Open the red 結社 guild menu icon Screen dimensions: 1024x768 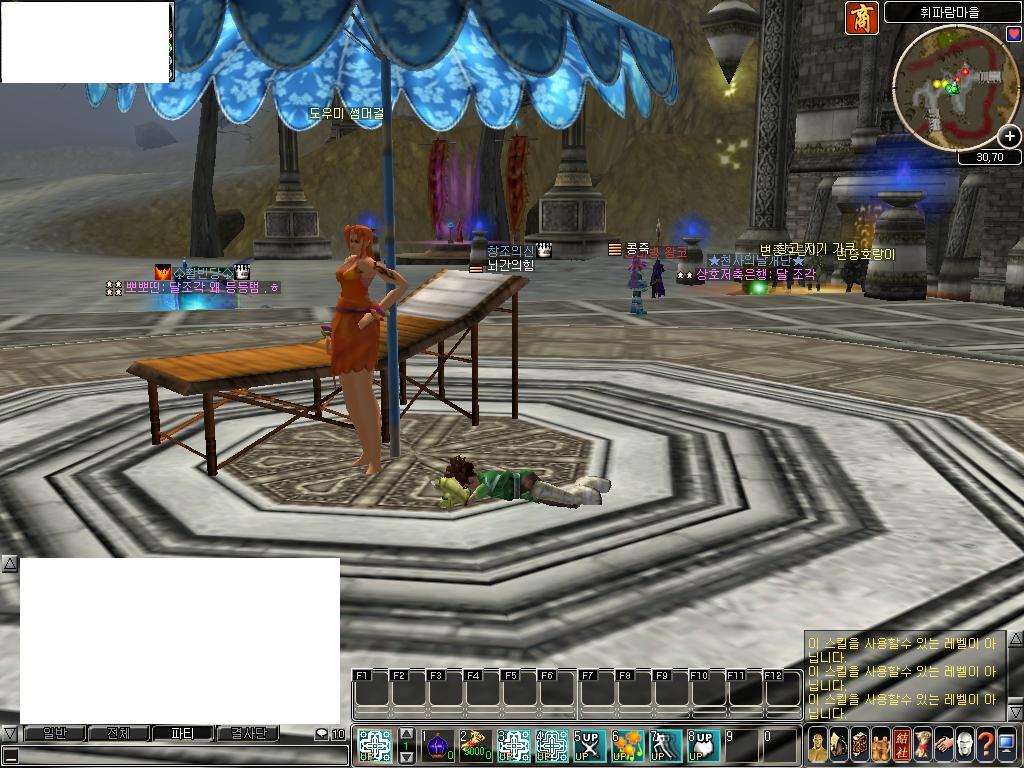tap(902, 745)
